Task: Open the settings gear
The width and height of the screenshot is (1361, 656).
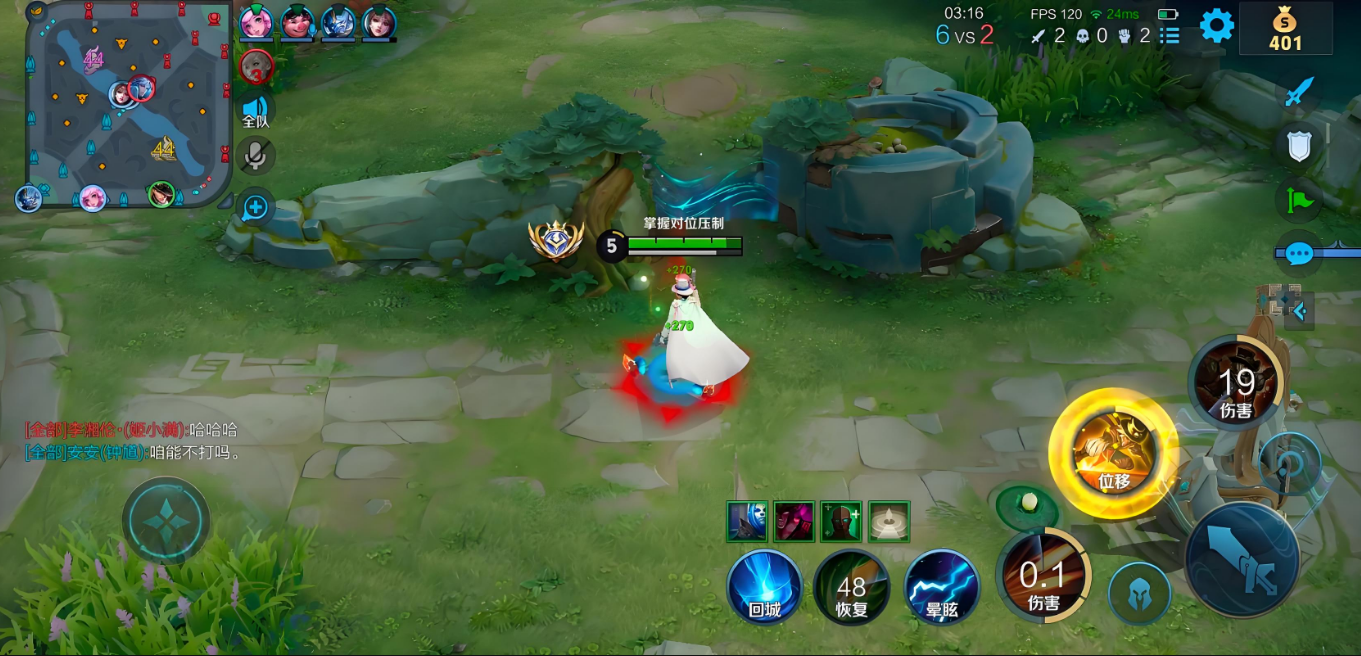Action: [x=1216, y=26]
